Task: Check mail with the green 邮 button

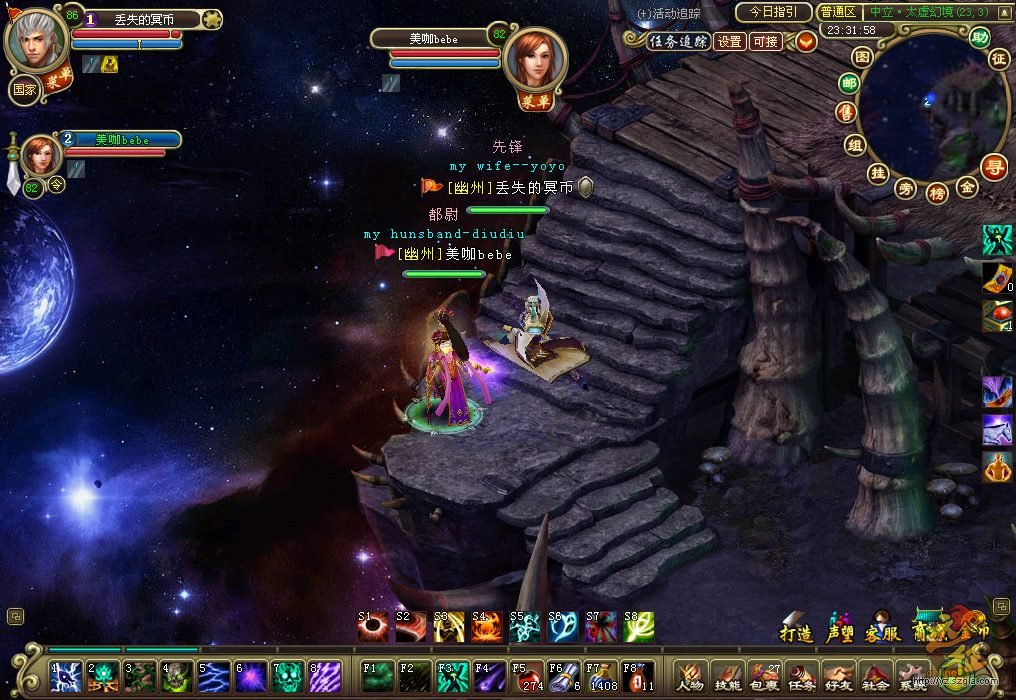Action: tap(850, 84)
